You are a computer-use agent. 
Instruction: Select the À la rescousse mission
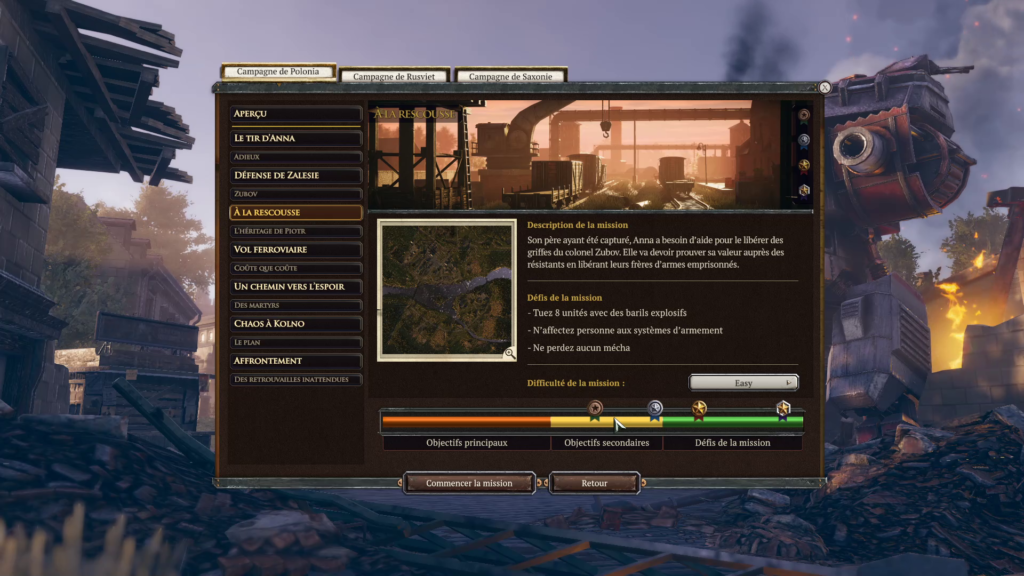tap(295, 212)
